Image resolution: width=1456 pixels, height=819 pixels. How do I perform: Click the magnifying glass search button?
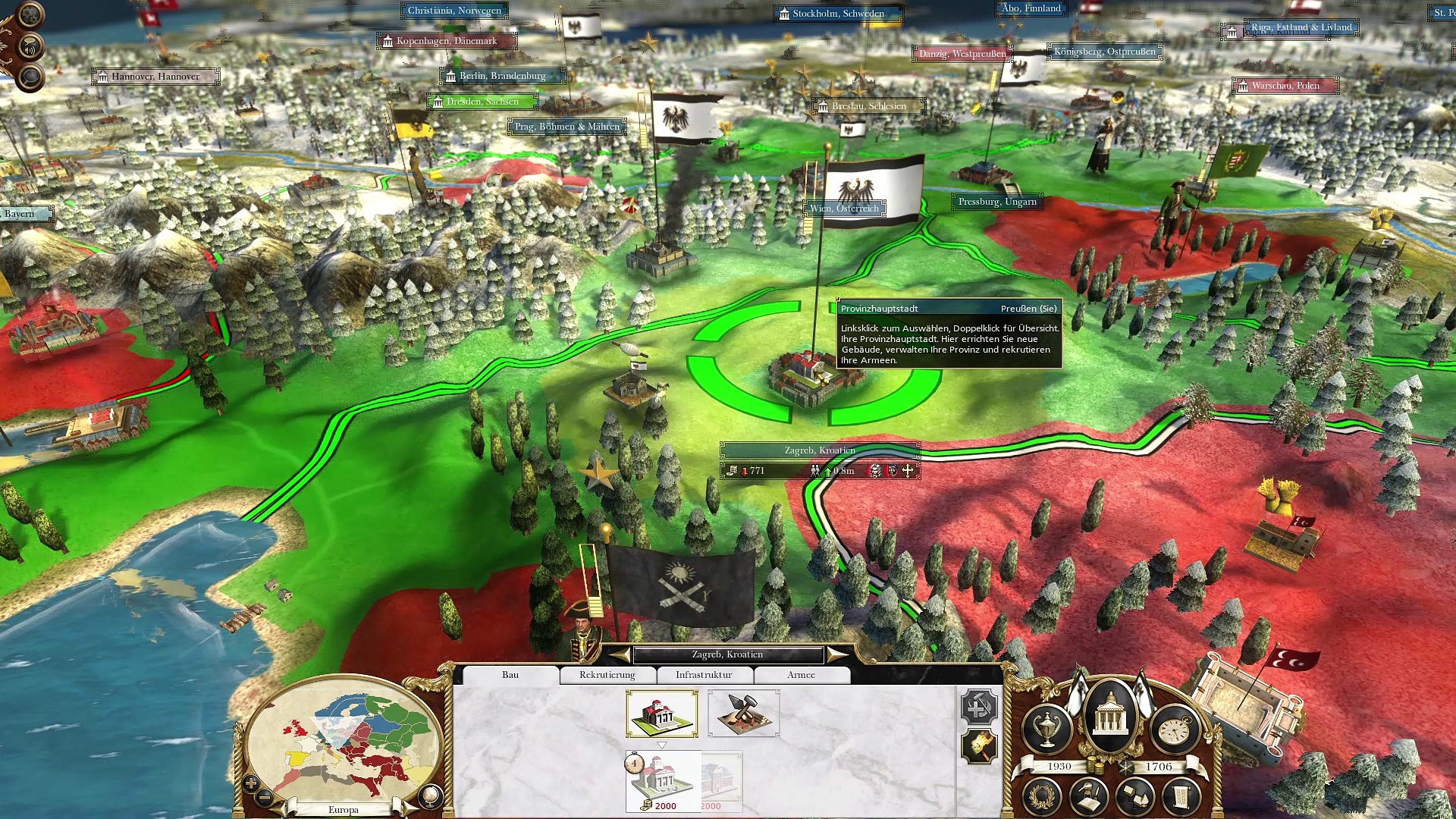click(x=30, y=77)
